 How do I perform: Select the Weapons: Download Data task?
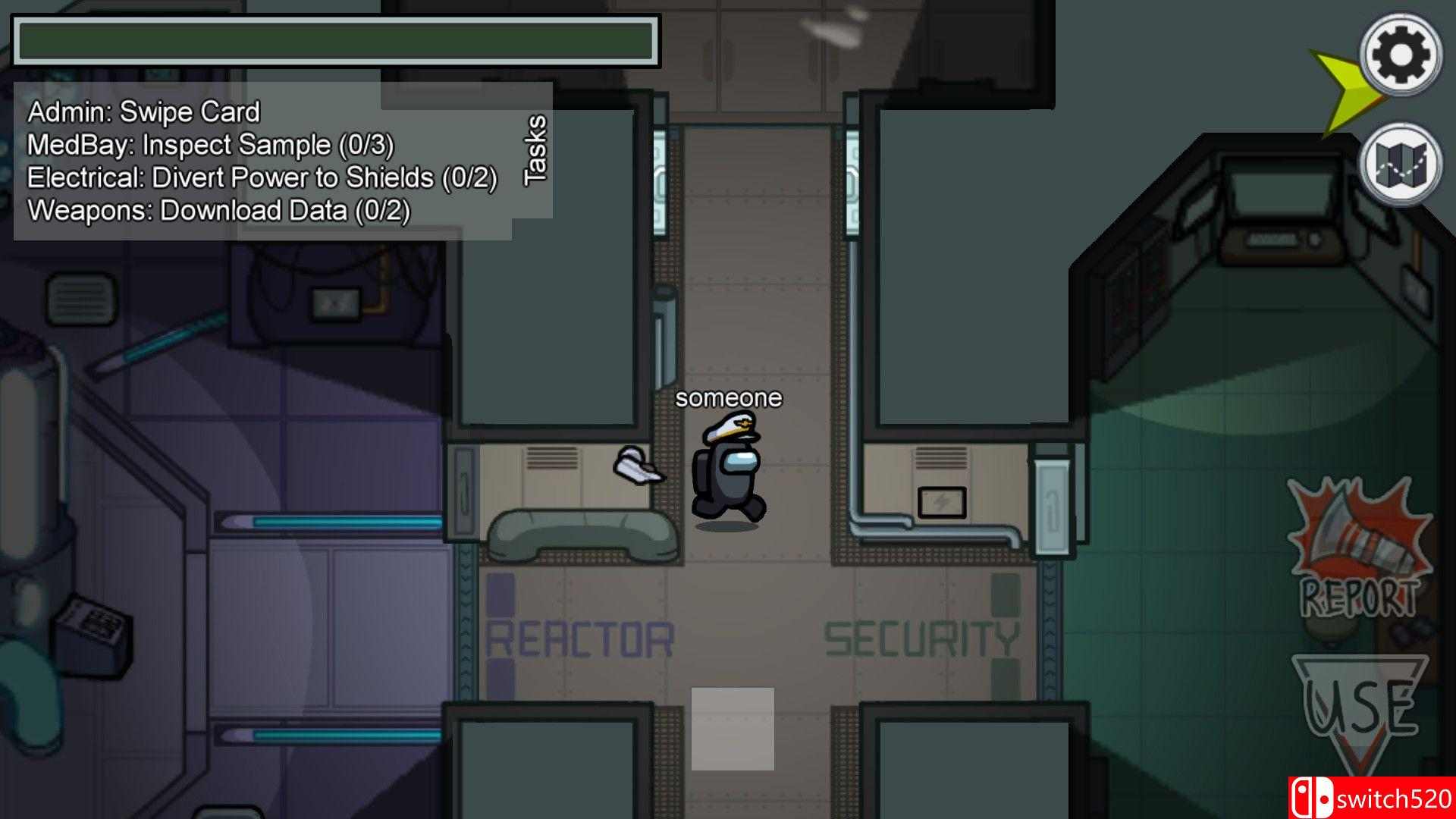[x=218, y=210]
